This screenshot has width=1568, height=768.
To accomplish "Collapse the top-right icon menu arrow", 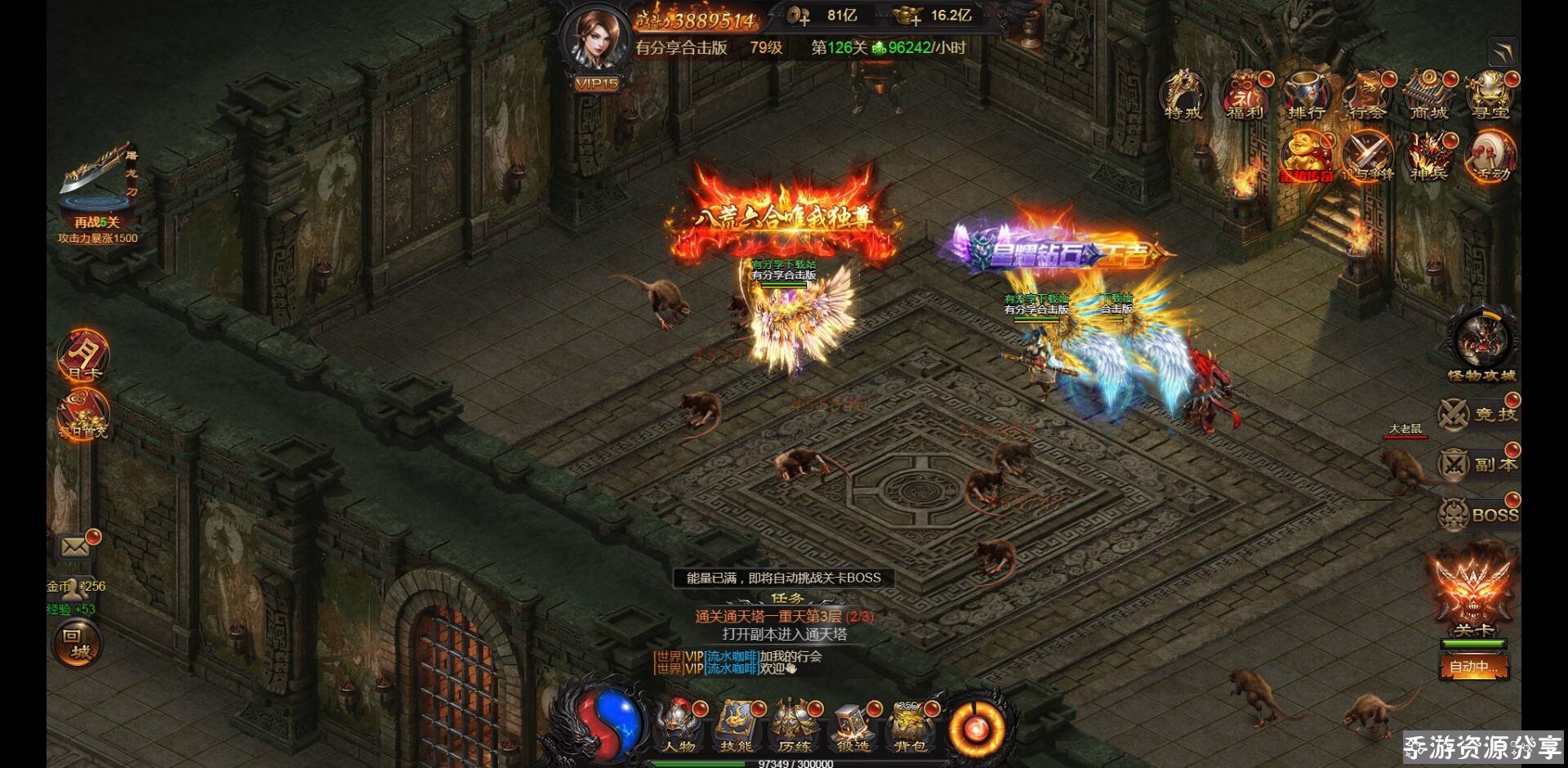I will (x=1502, y=52).
